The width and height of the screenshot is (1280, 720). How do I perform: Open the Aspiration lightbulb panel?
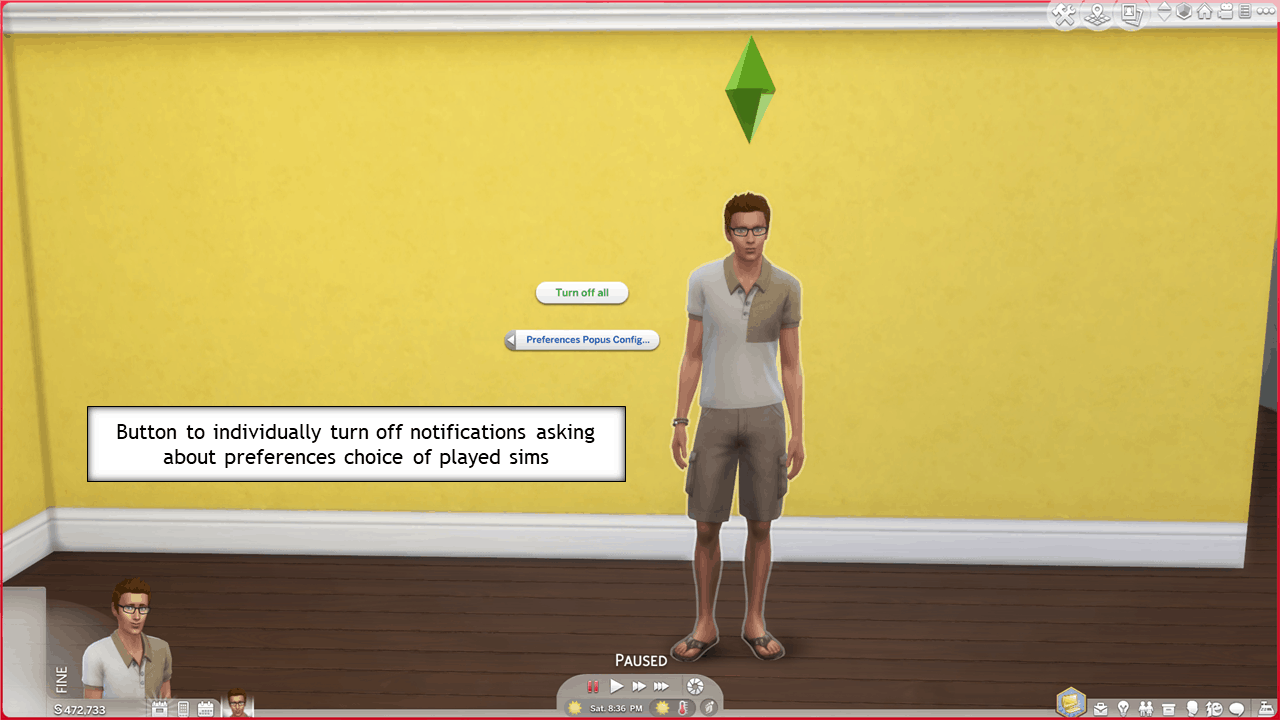coord(1123,709)
